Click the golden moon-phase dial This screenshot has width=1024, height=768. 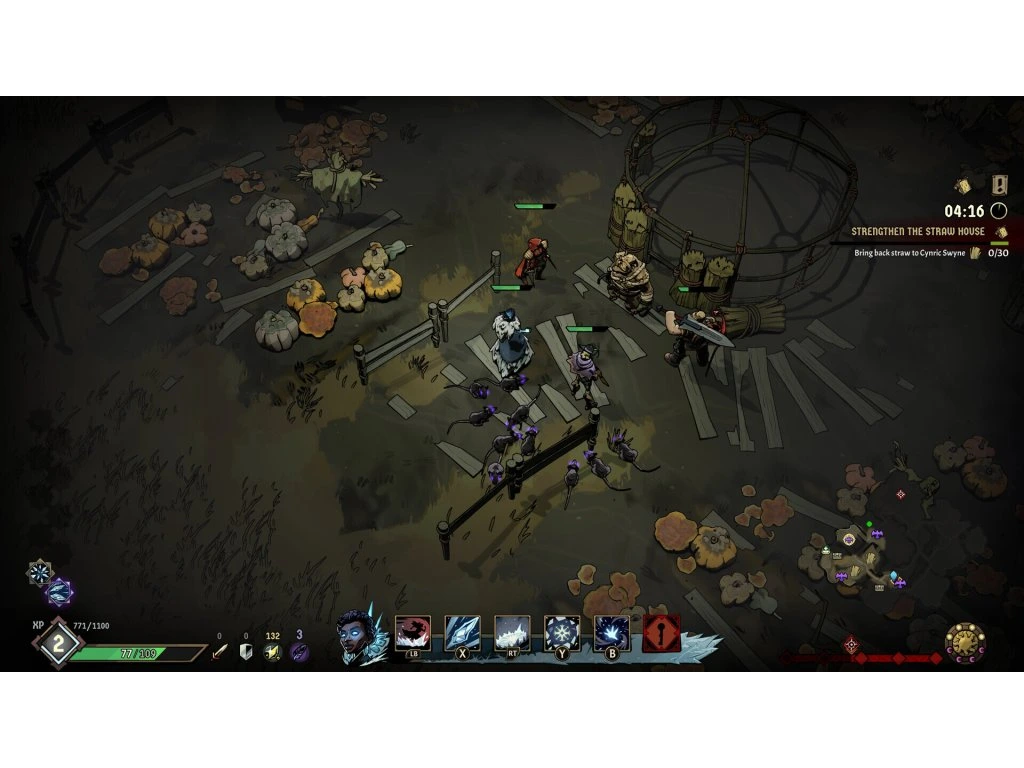click(966, 642)
